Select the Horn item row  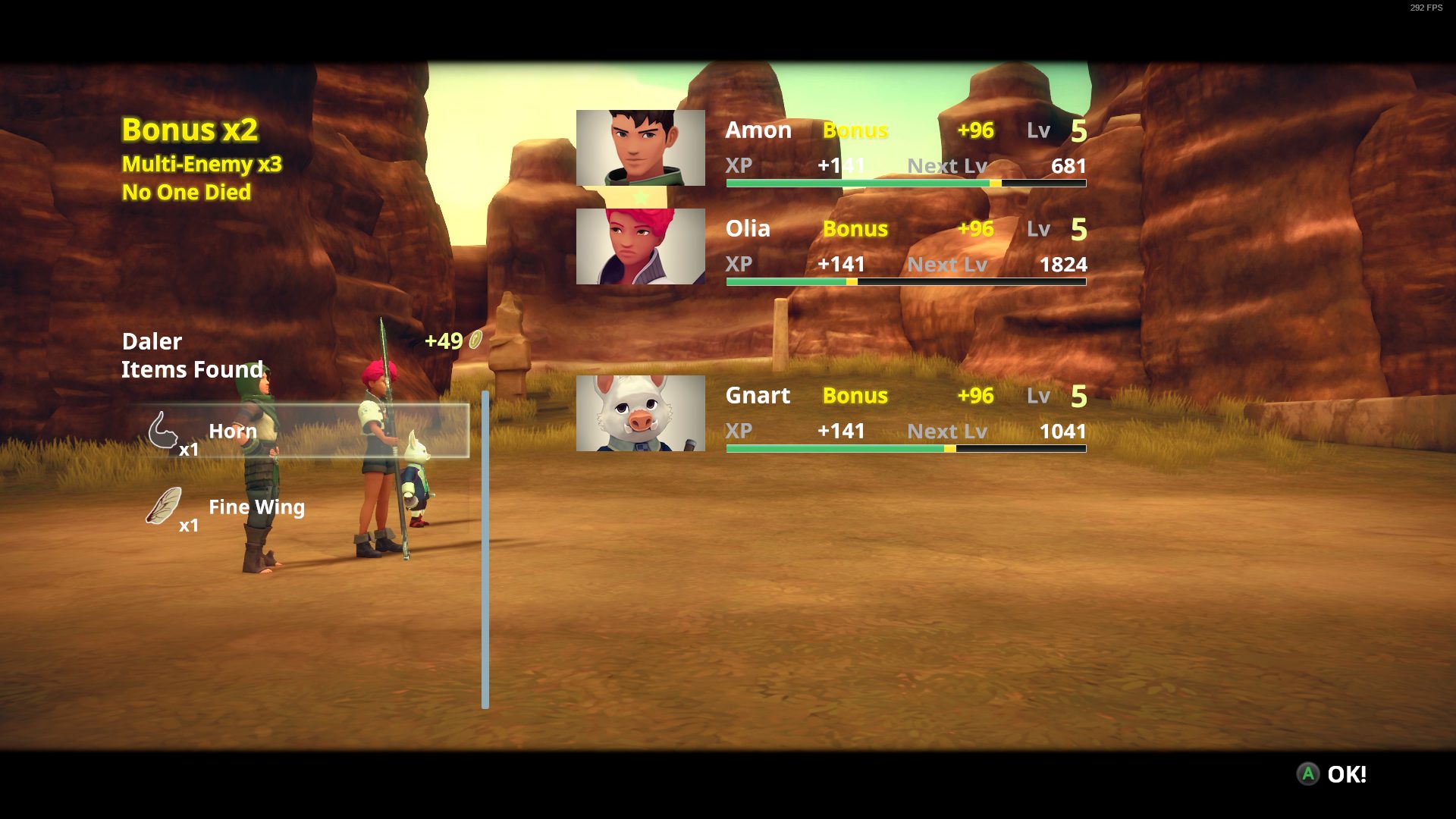[x=302, y=431]
